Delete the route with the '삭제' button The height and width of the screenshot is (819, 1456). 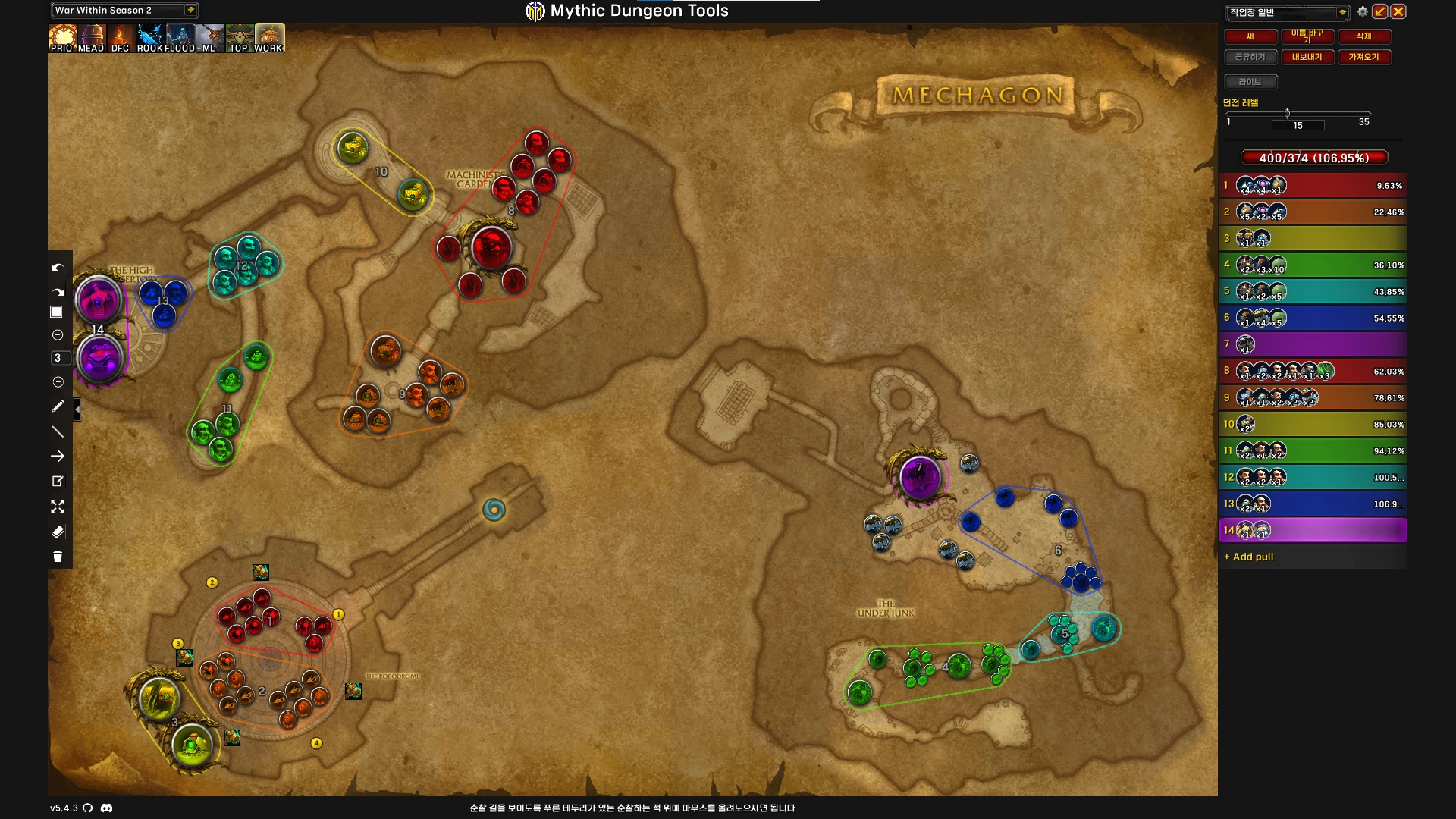pyautogui.click(x=1363, y=36)
